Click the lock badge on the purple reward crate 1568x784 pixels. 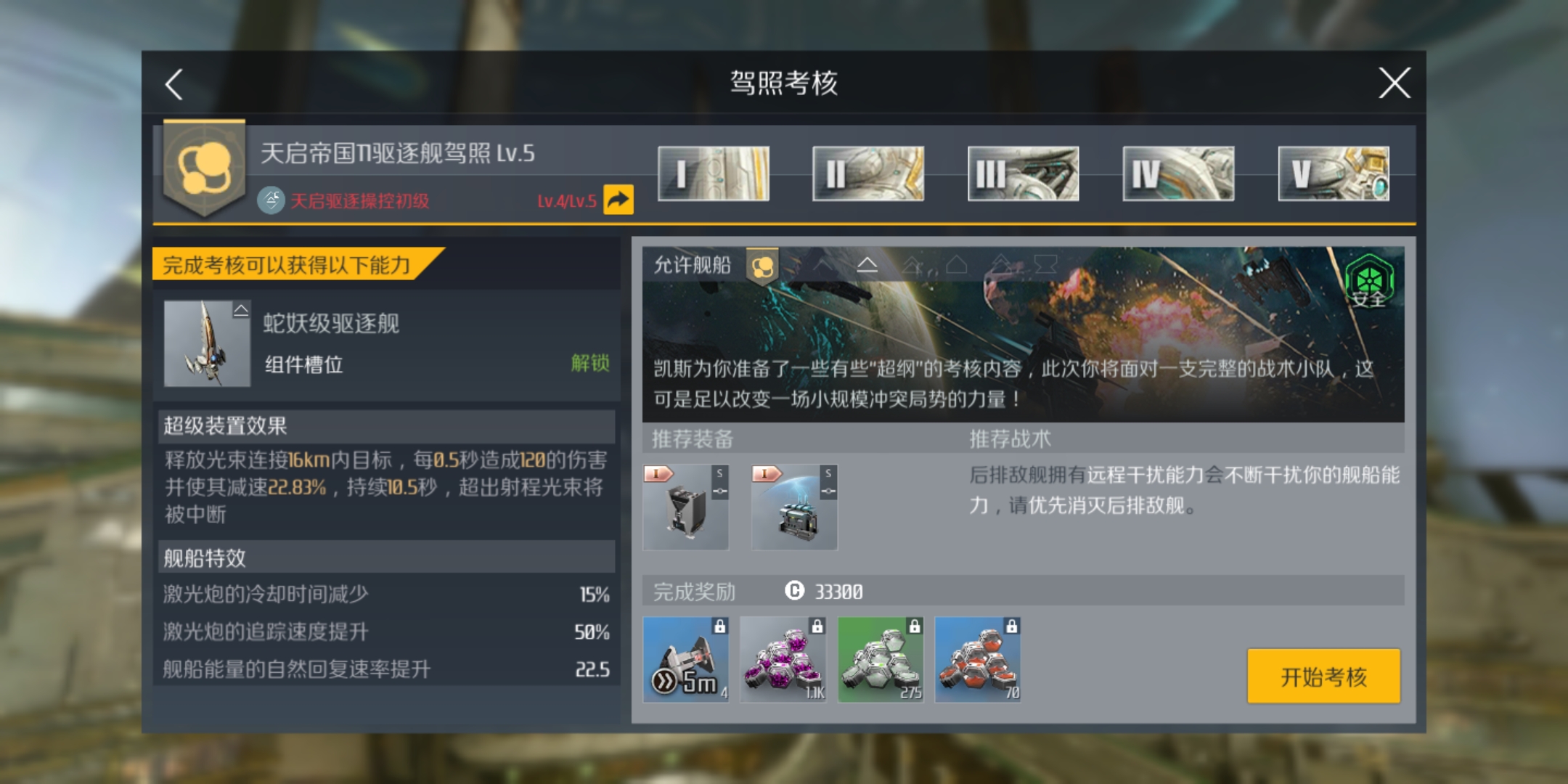pyautogui.click(x=817, y=627)
